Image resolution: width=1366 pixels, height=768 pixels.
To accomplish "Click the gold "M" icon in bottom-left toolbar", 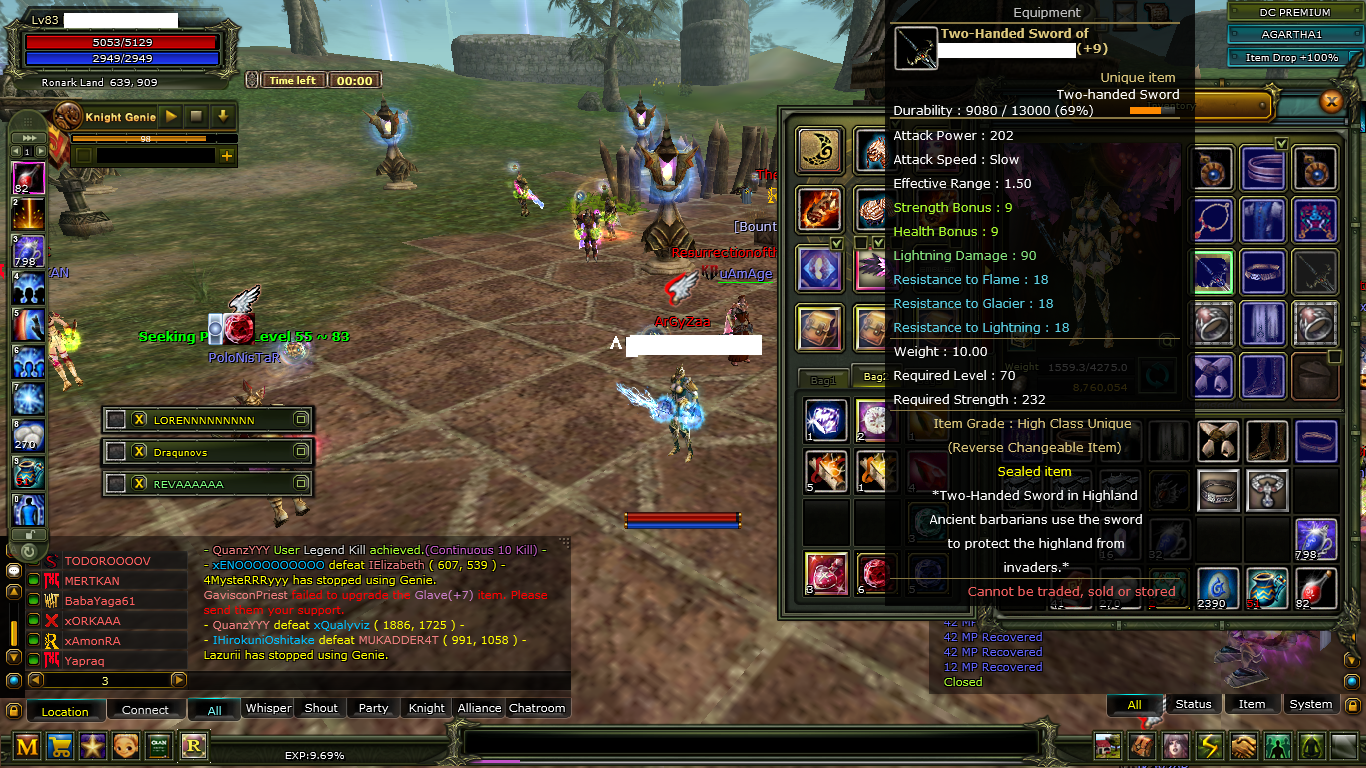I will pos(25,746).
